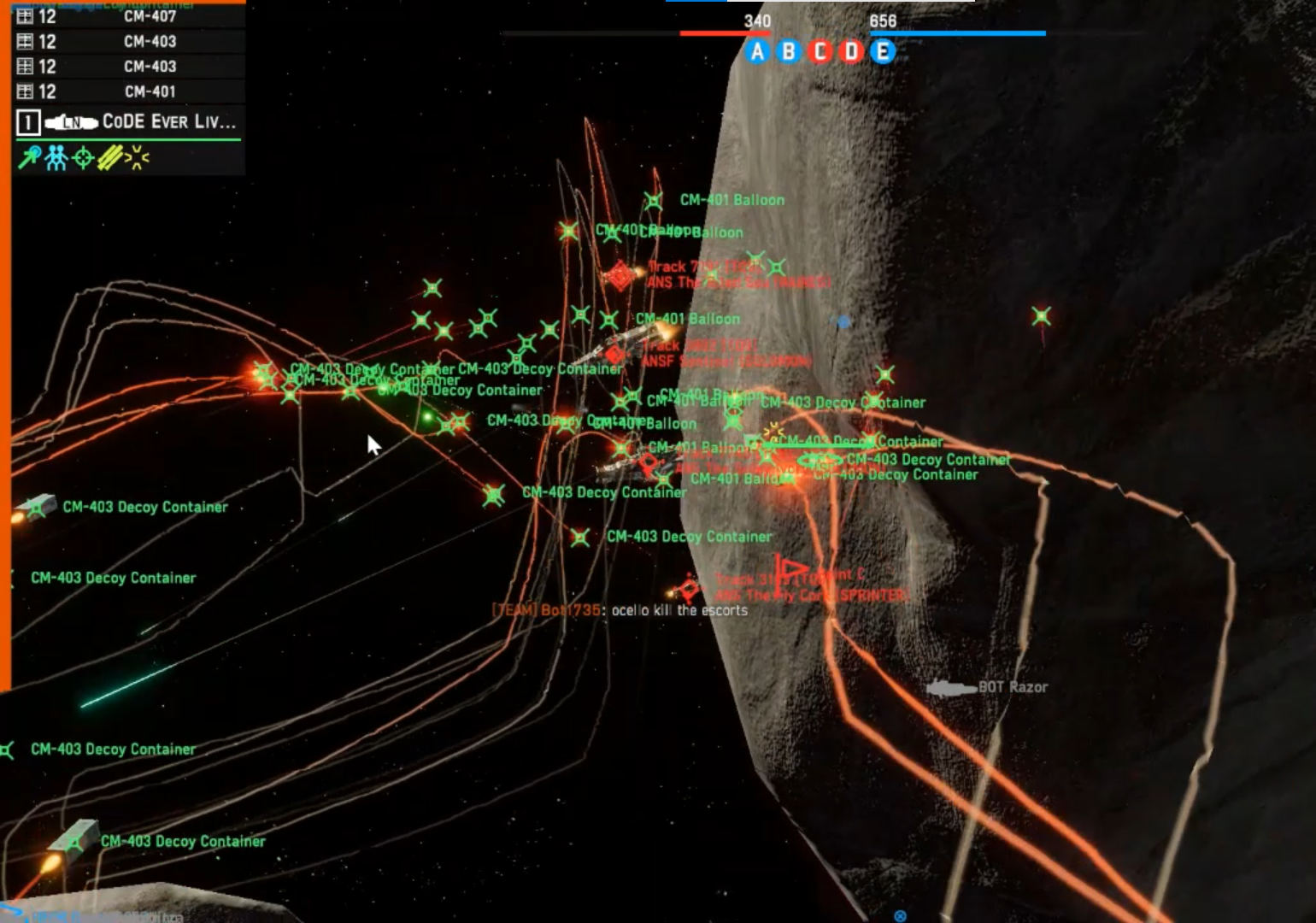Click the green arrow status icon

click(29, 158)
